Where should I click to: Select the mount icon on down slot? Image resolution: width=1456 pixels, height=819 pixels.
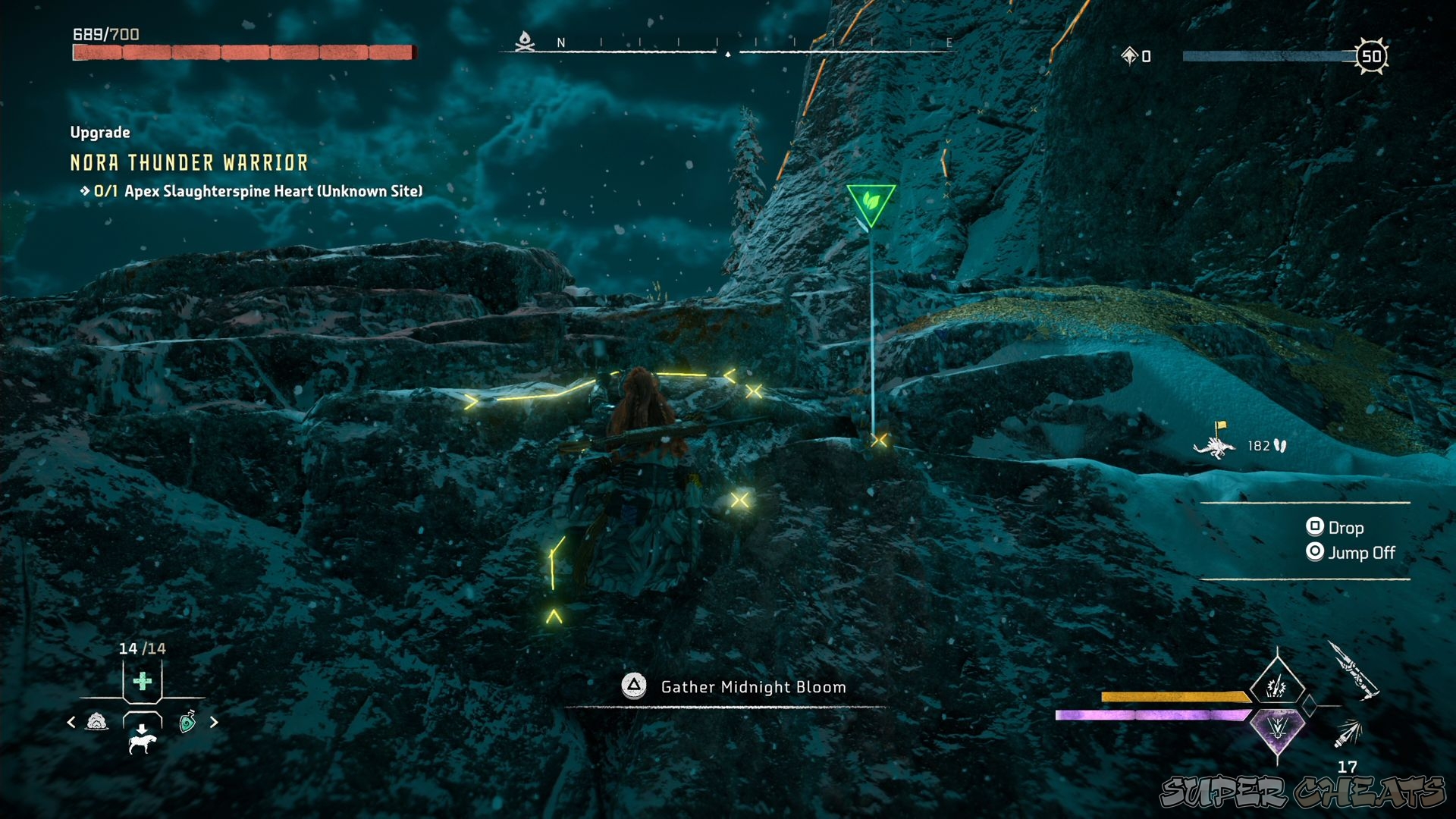(142, 744)
